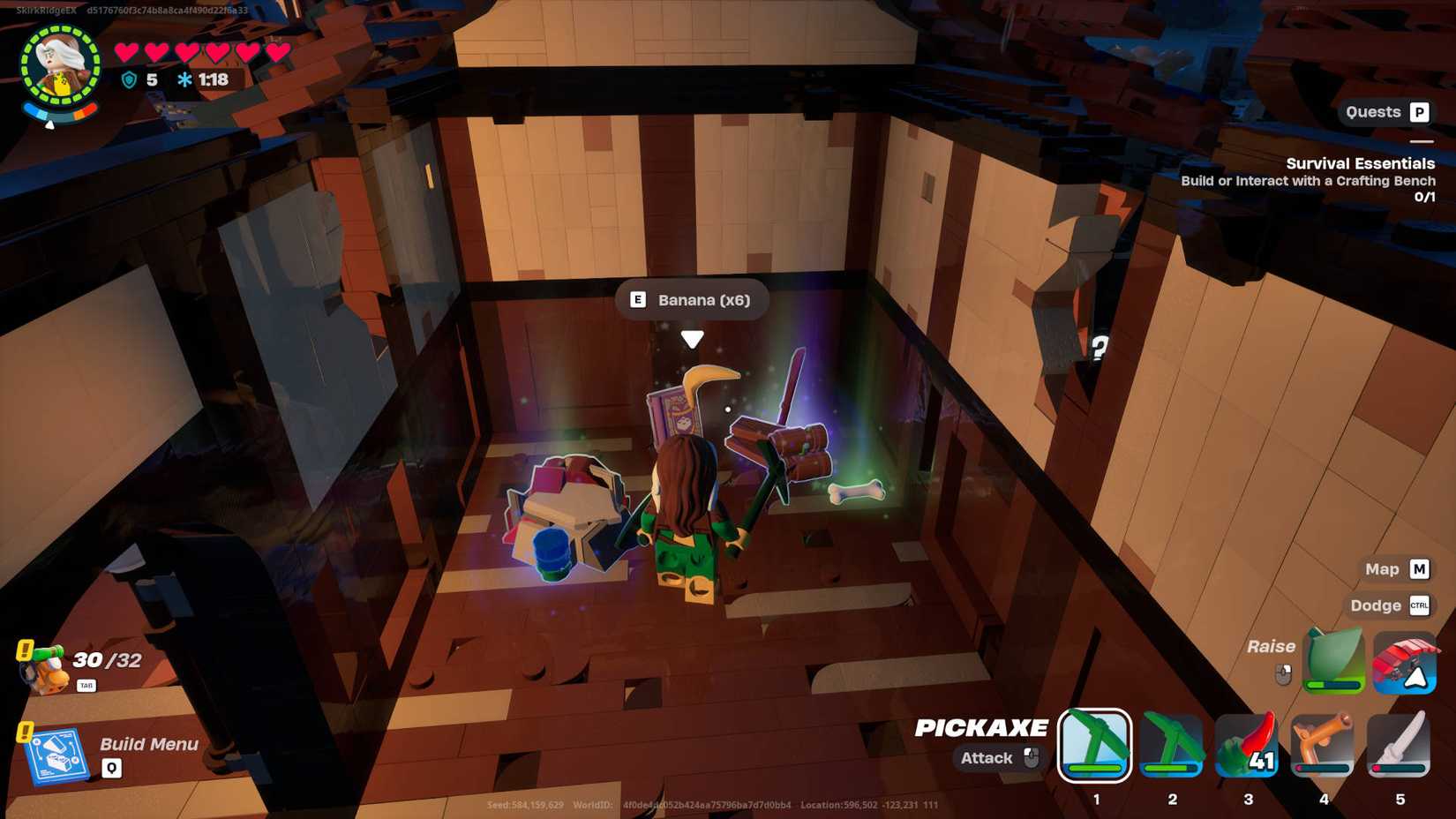The width and height of the screenshot is (1456, 819).
Task: Click the shield counter icon showing 5
Action: [126, 79]
